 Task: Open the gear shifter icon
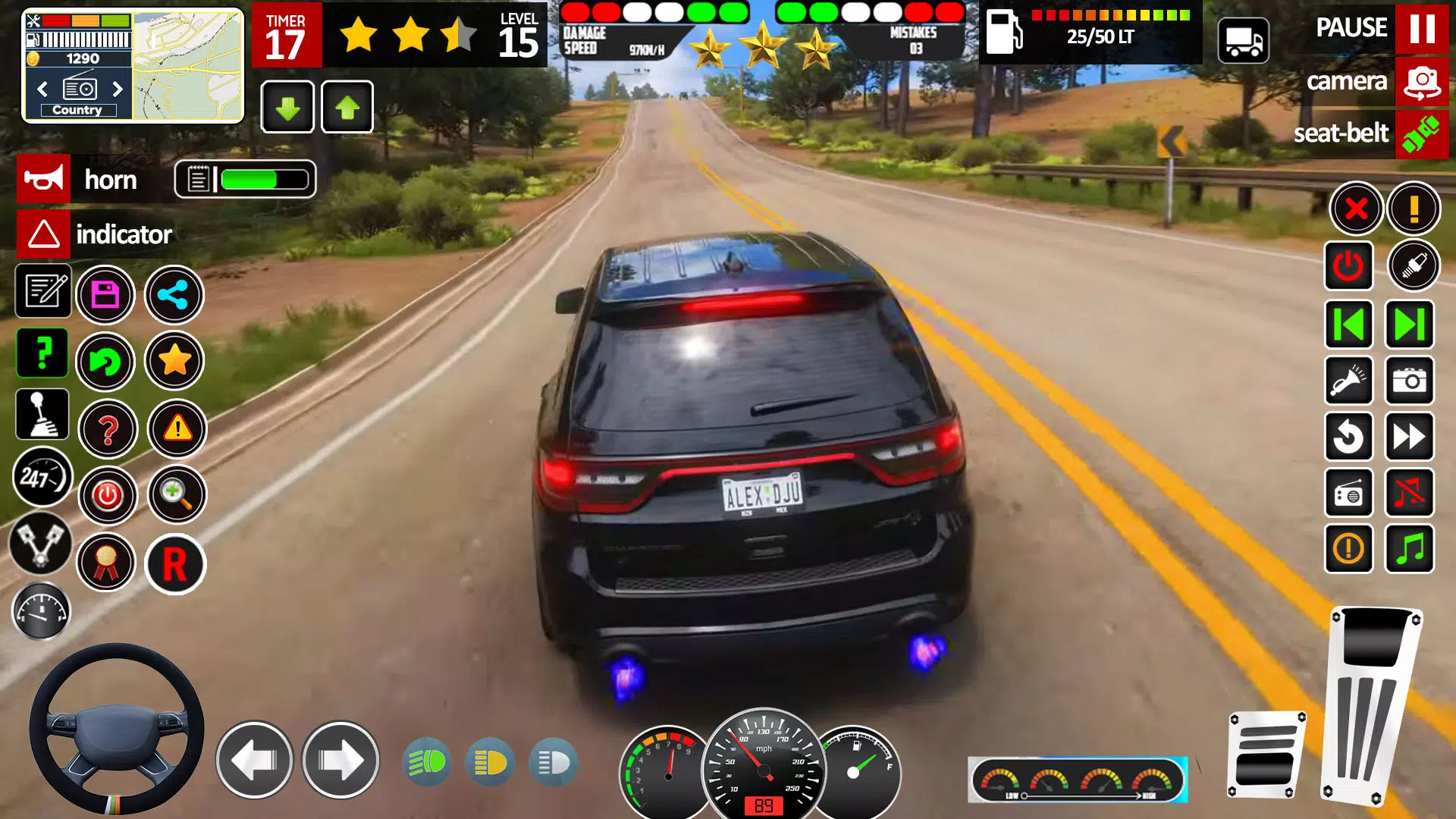click(x=42, y=415)
